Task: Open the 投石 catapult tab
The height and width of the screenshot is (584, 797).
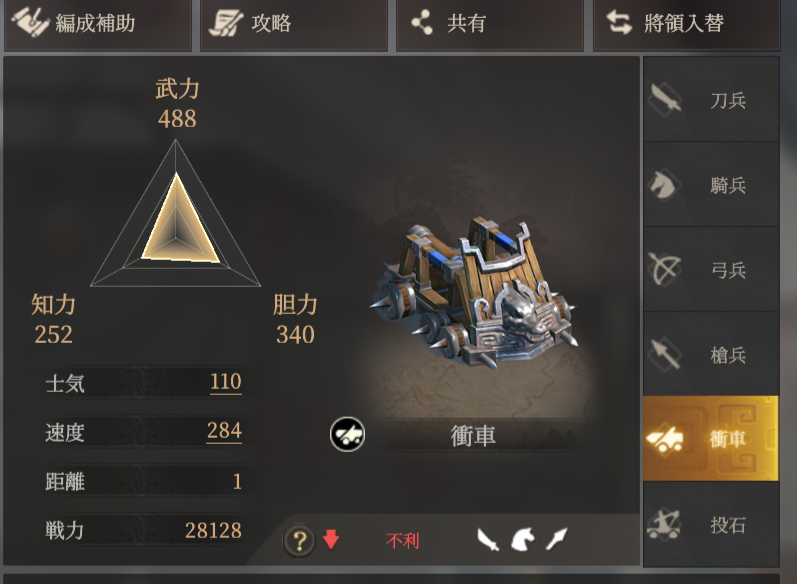Action: coord(710,525)
